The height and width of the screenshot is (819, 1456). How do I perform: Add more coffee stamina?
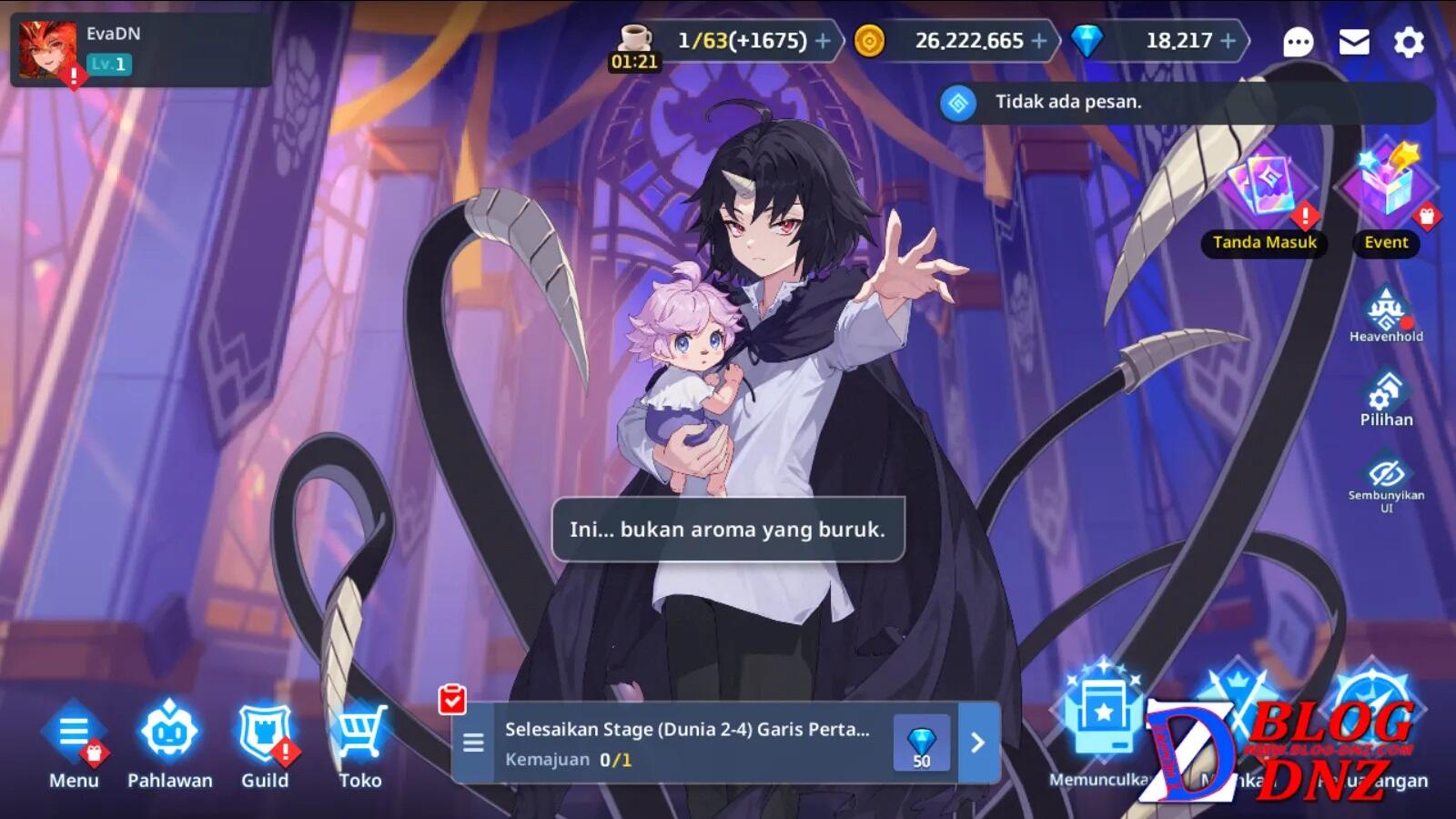tap(823, 41)
